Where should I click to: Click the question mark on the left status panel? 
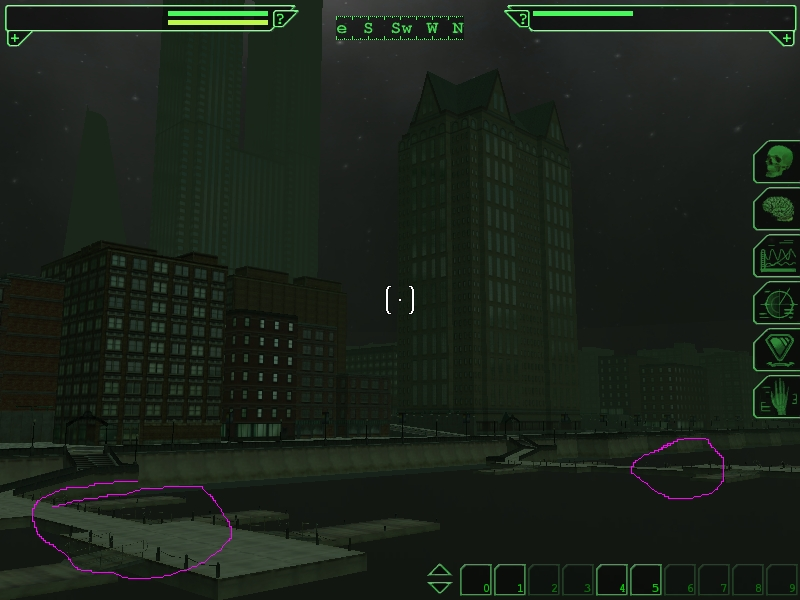click(x=282, y=18)
